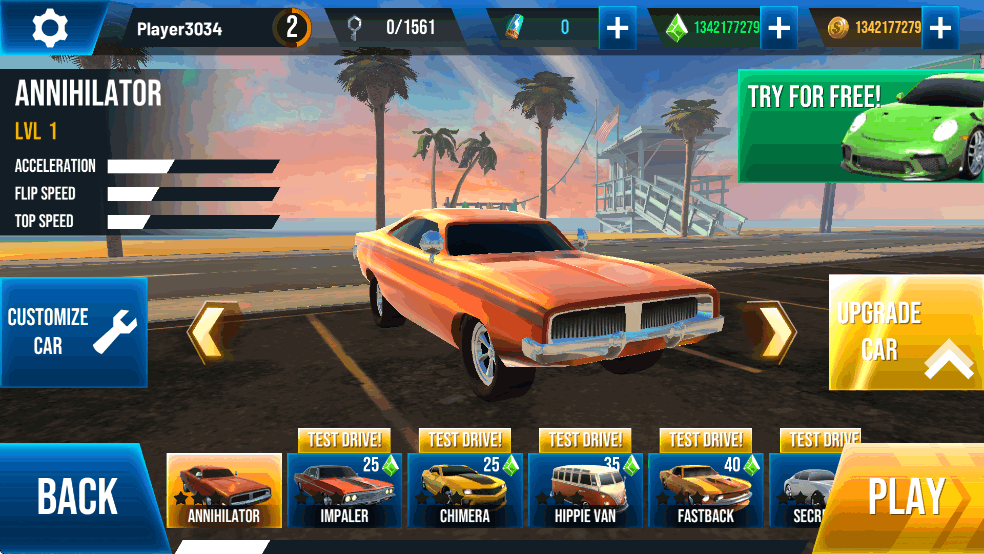Show the previous car with left arrow
The width and height of the screenshot is (984, 554).
pyautogui.click(x=213, y=332)
